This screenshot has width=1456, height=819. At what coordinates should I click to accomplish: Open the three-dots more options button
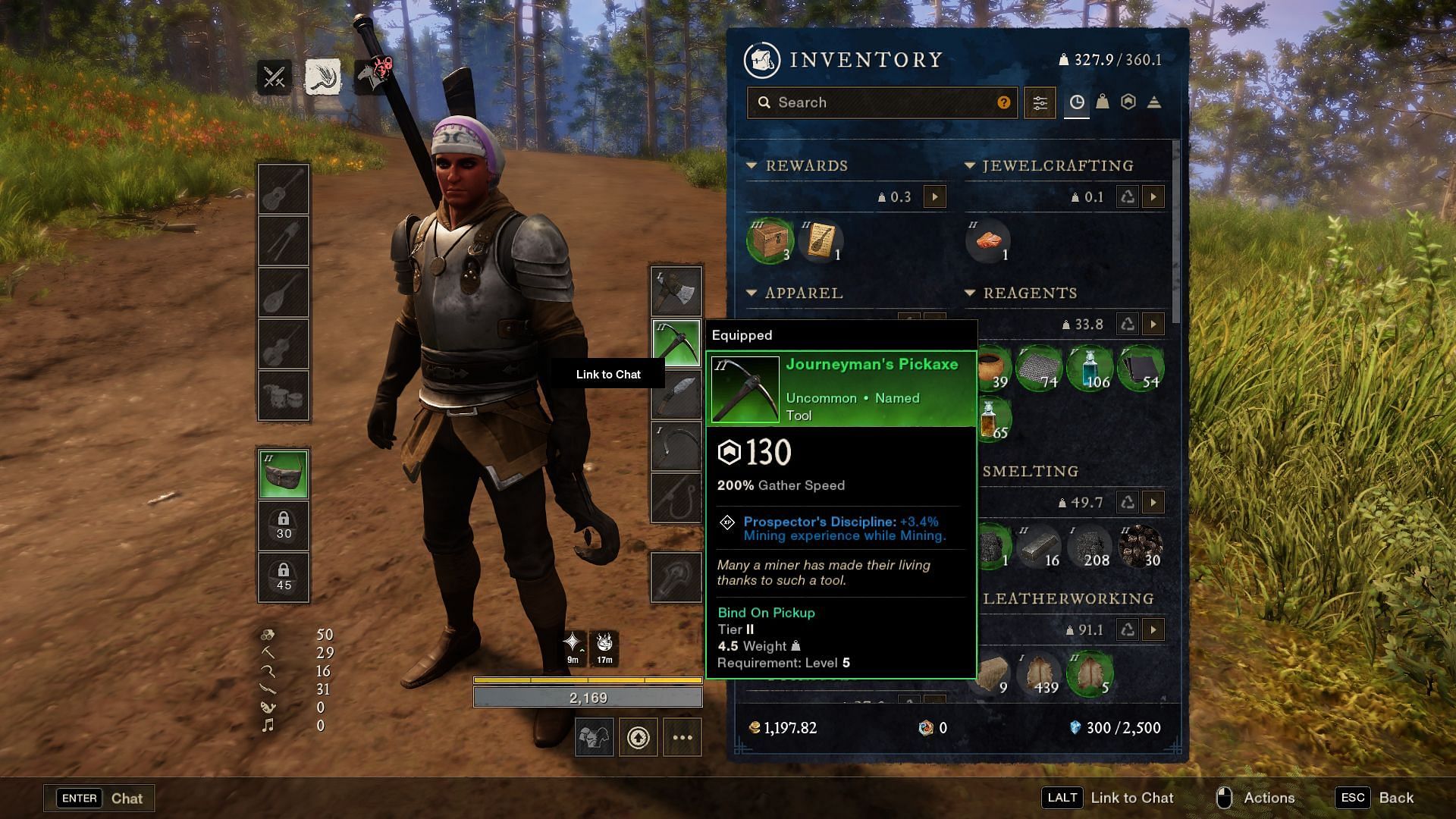click(x=682, y=737)
